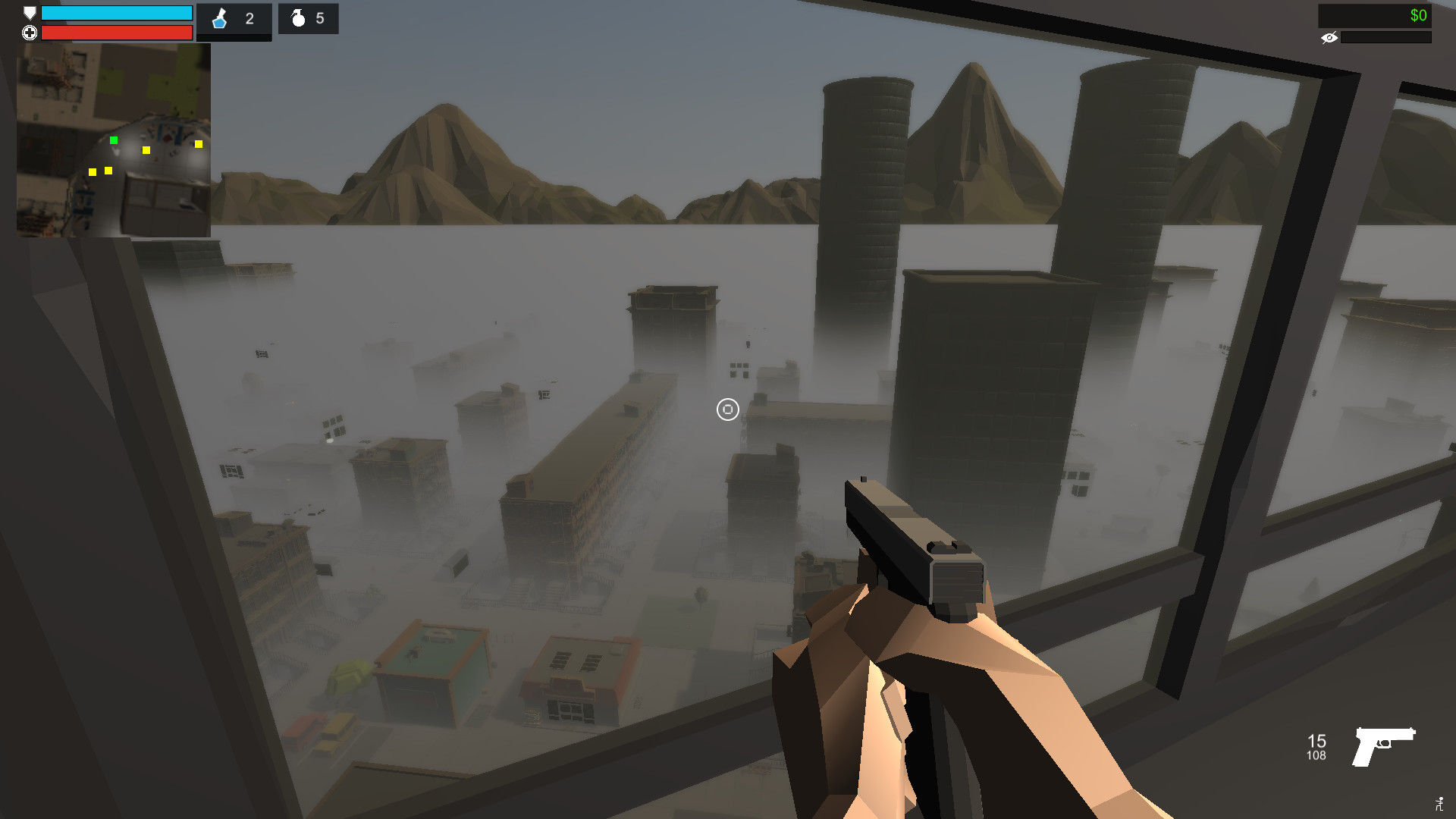Click the blue armor bar
The width and height of the screenshot is (1456, 819).
(x=118, y=13)
